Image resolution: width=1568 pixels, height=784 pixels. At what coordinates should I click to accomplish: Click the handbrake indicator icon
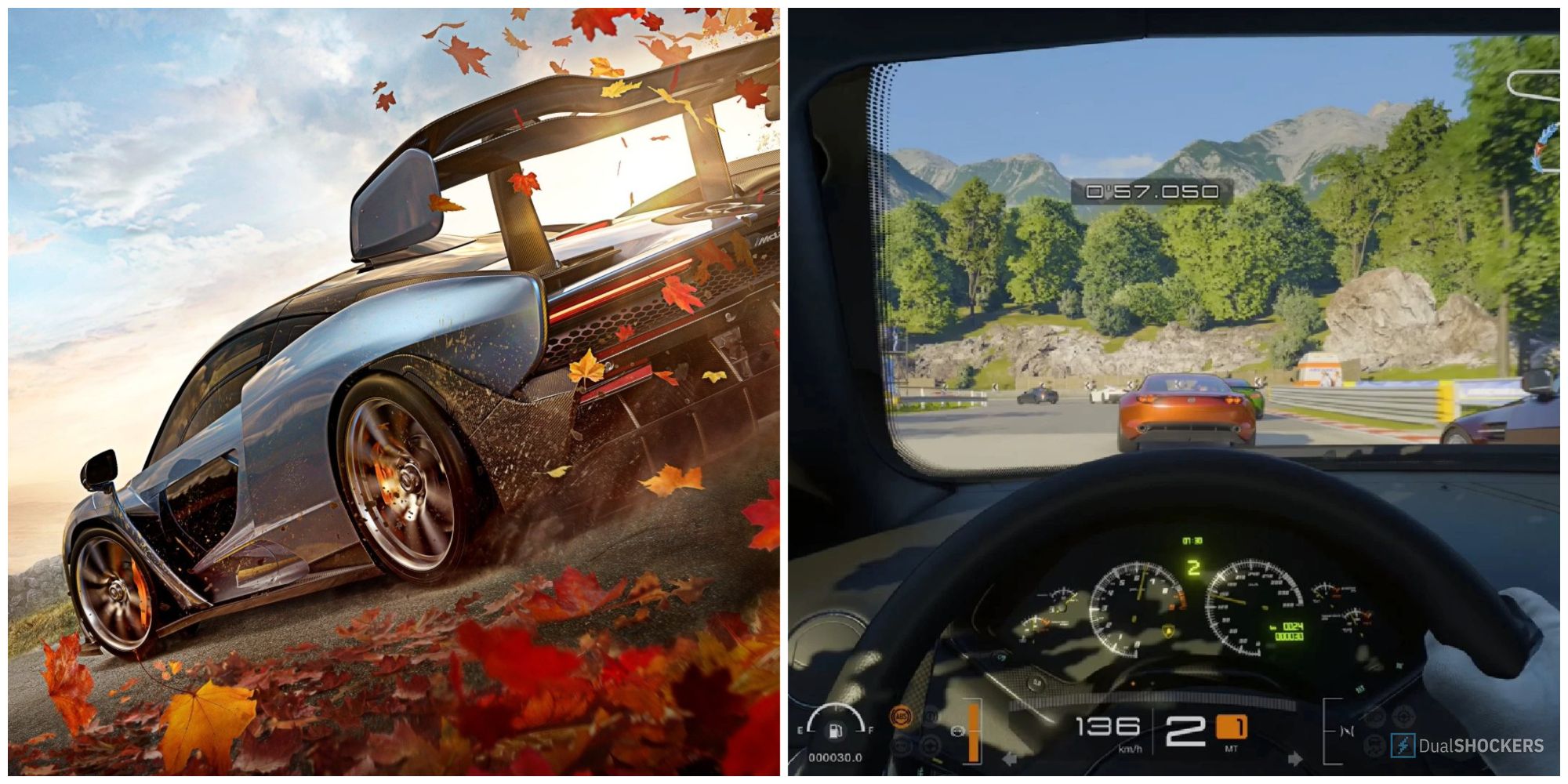[931, 717]
